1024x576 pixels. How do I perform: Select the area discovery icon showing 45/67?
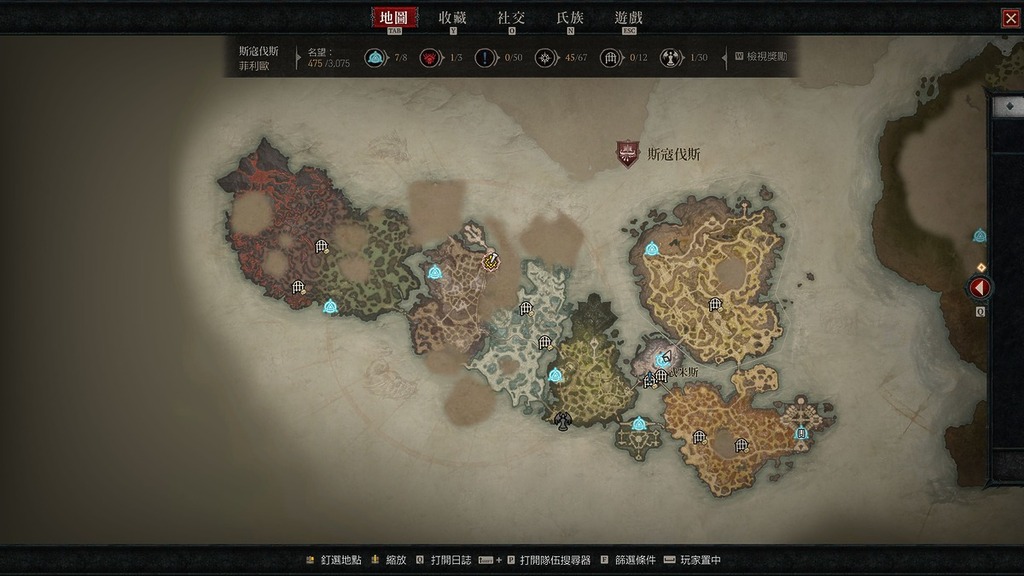(546, 57)
